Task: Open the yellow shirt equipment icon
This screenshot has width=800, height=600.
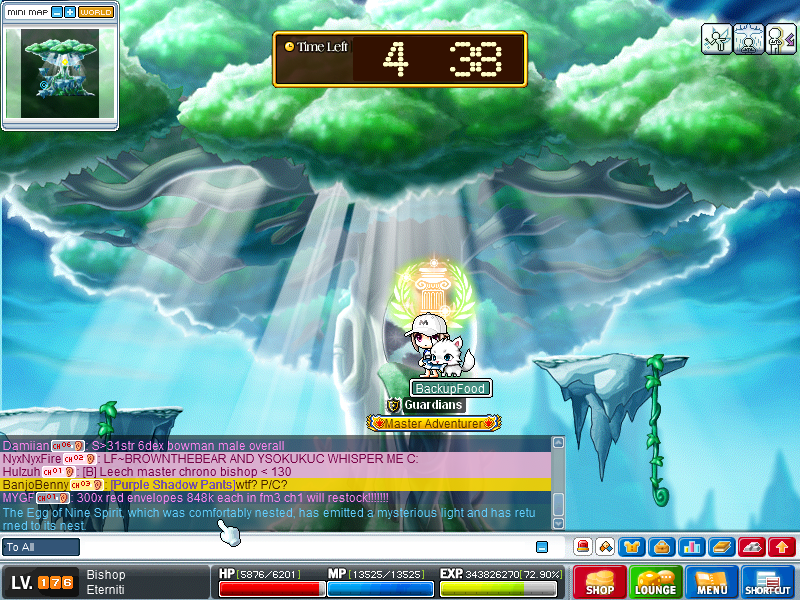Action: coord(632,547)
